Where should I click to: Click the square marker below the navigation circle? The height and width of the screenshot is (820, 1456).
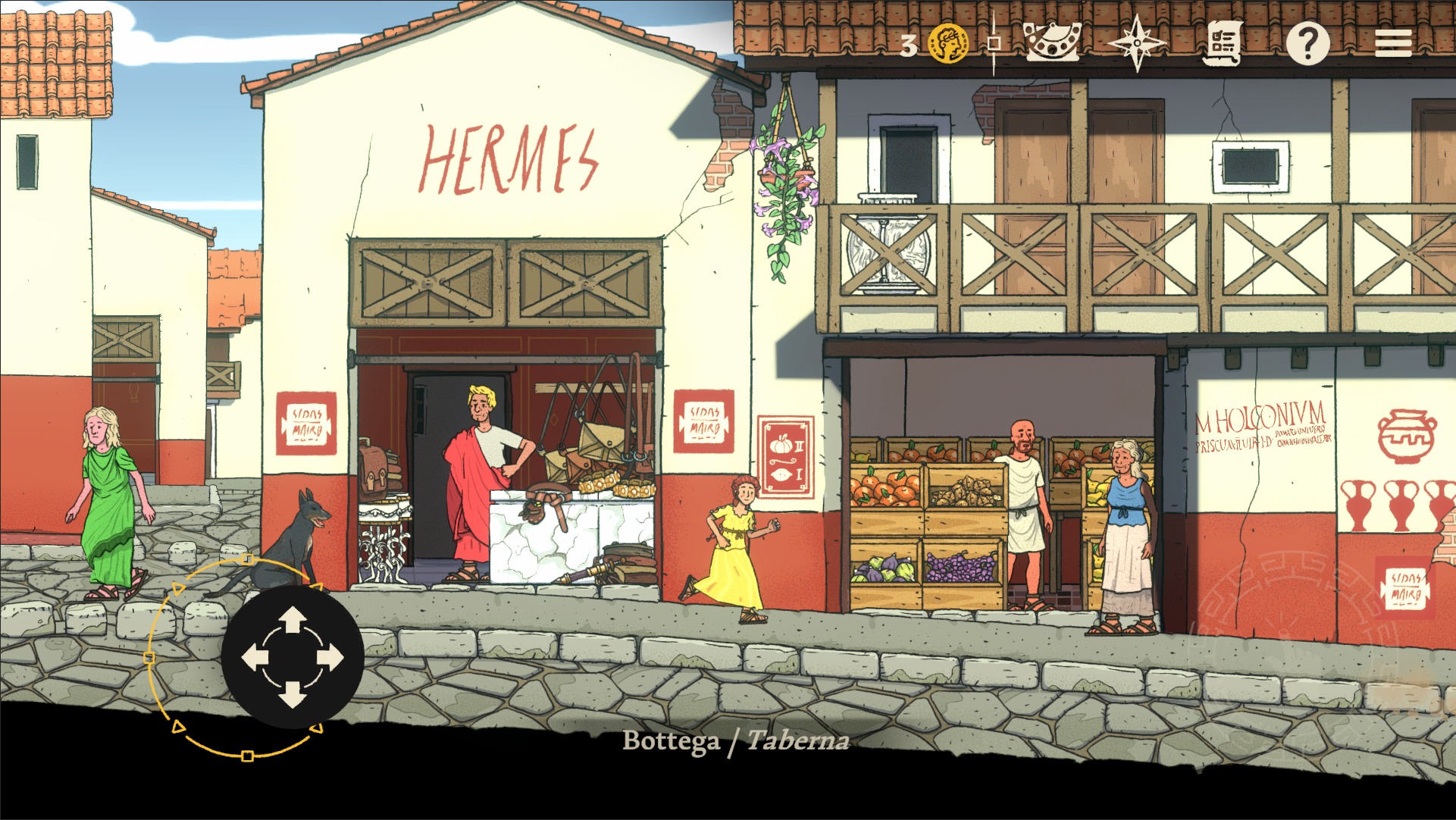tap(248, 756)
